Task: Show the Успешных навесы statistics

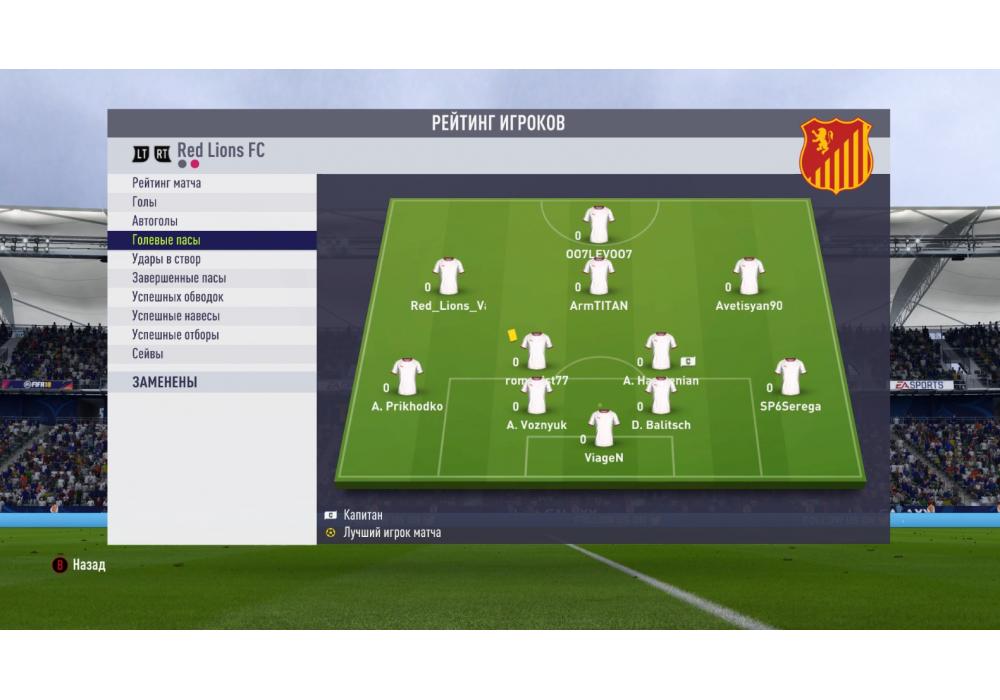Action: coord(176,316)
